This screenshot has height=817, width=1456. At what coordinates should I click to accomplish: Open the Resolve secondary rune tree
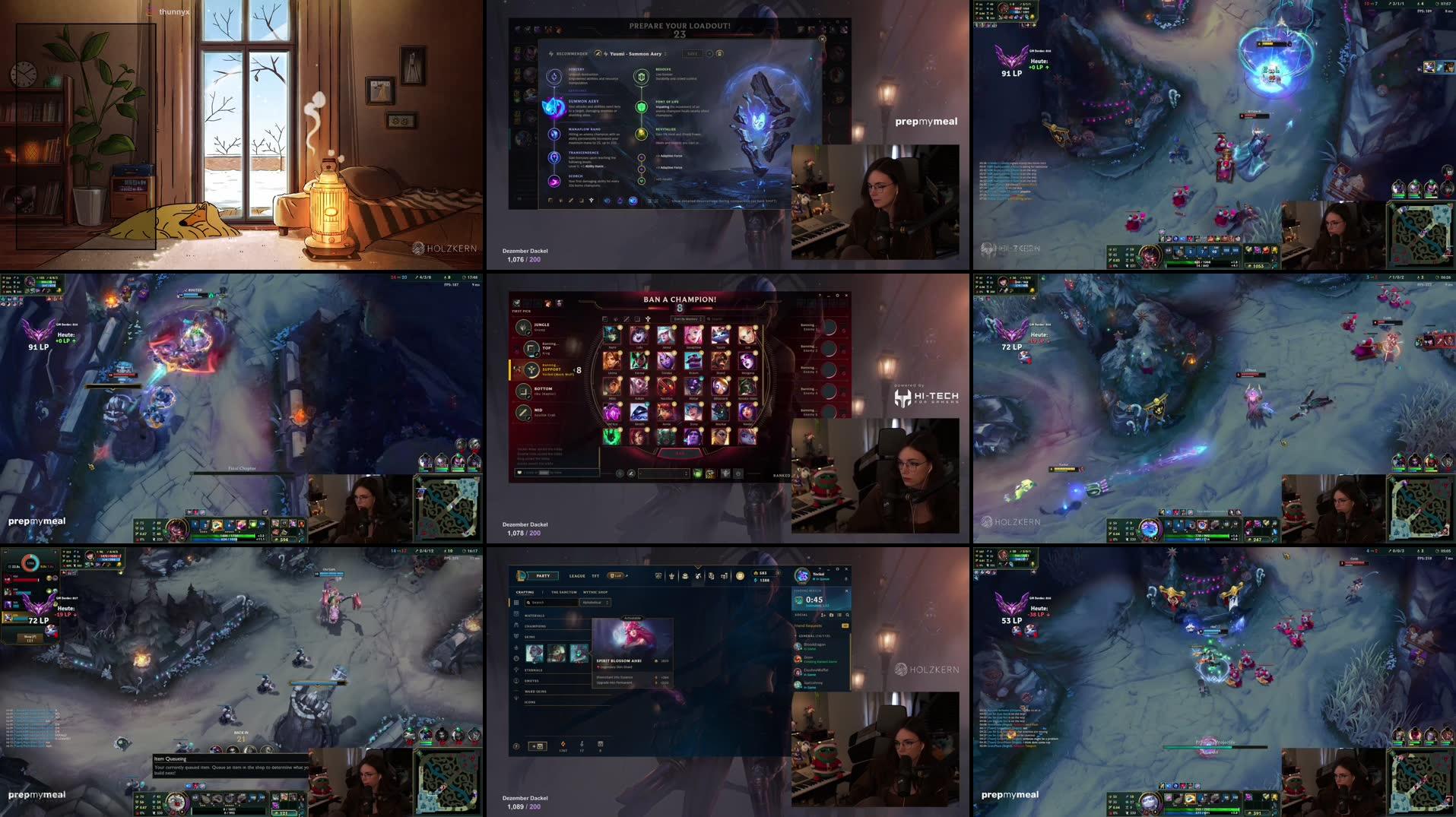point(641,78)
